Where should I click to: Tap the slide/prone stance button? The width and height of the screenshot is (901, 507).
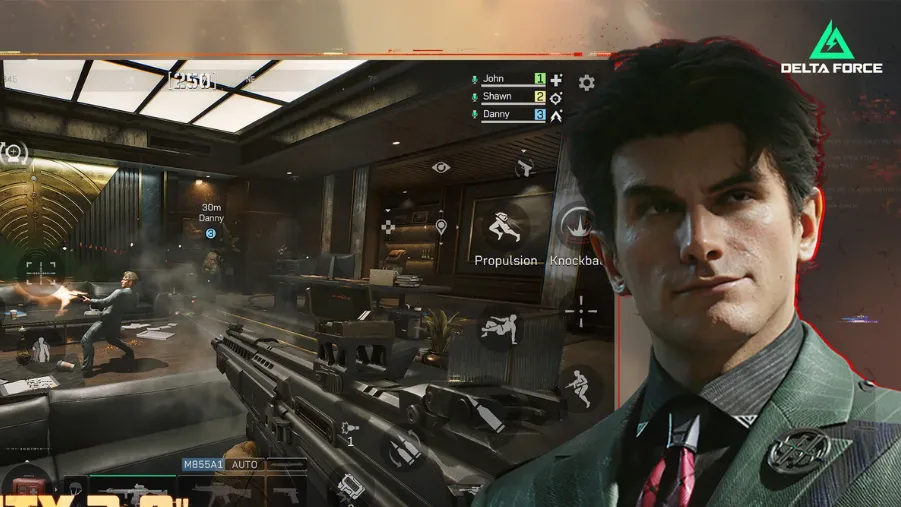pyautogui.click(x=498, y=328)
